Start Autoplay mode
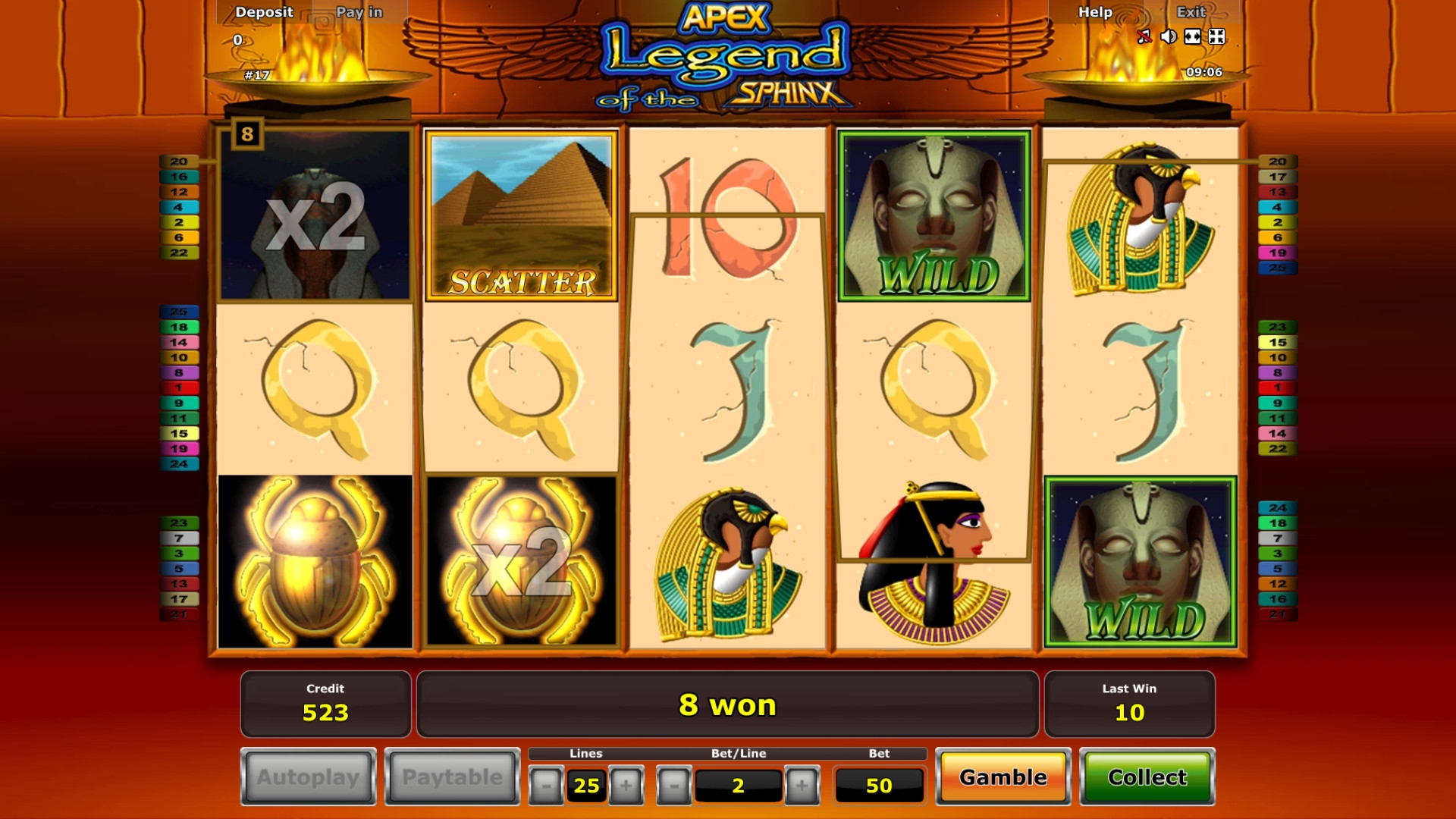 click(x=308, y=777)
